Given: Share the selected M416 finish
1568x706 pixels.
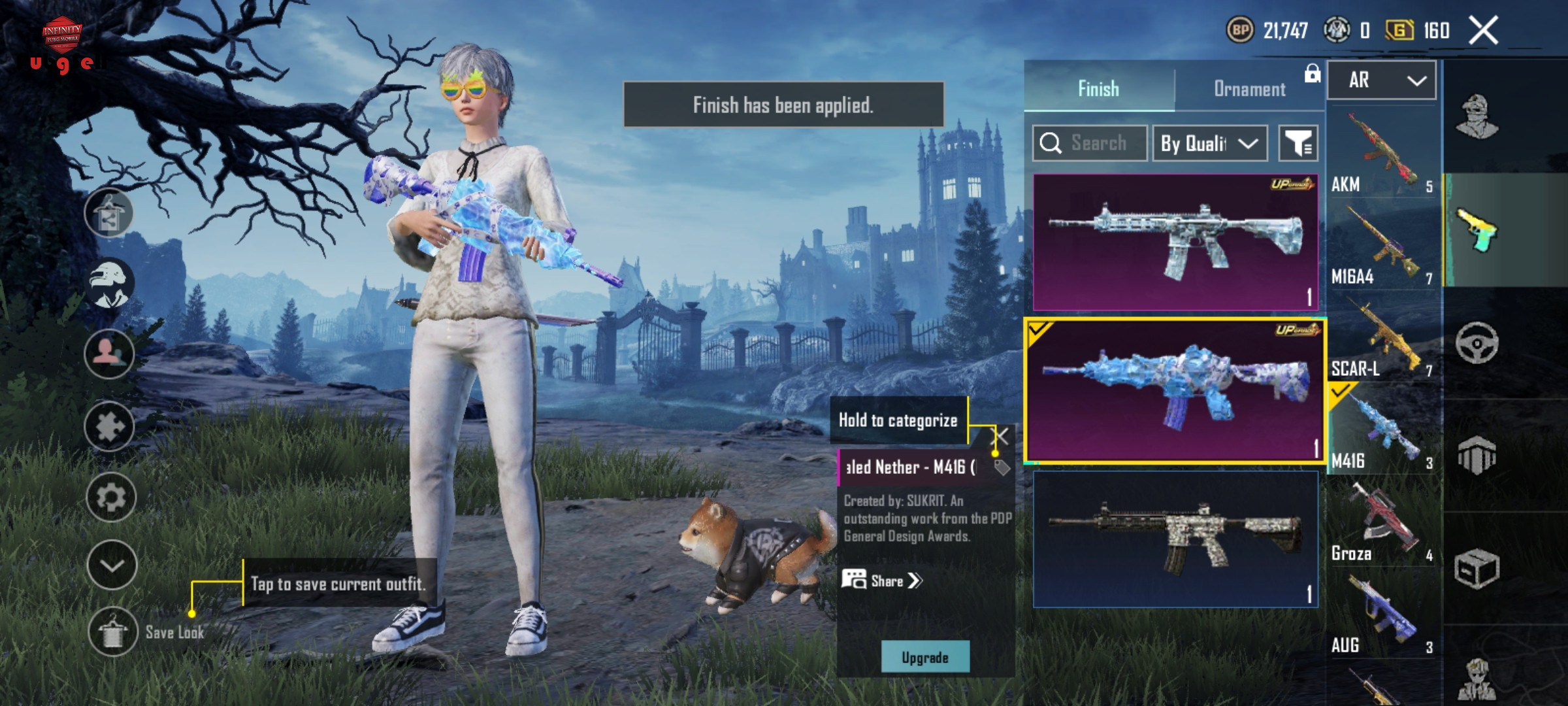Looking at the screenshot, I should pos(882,580).
